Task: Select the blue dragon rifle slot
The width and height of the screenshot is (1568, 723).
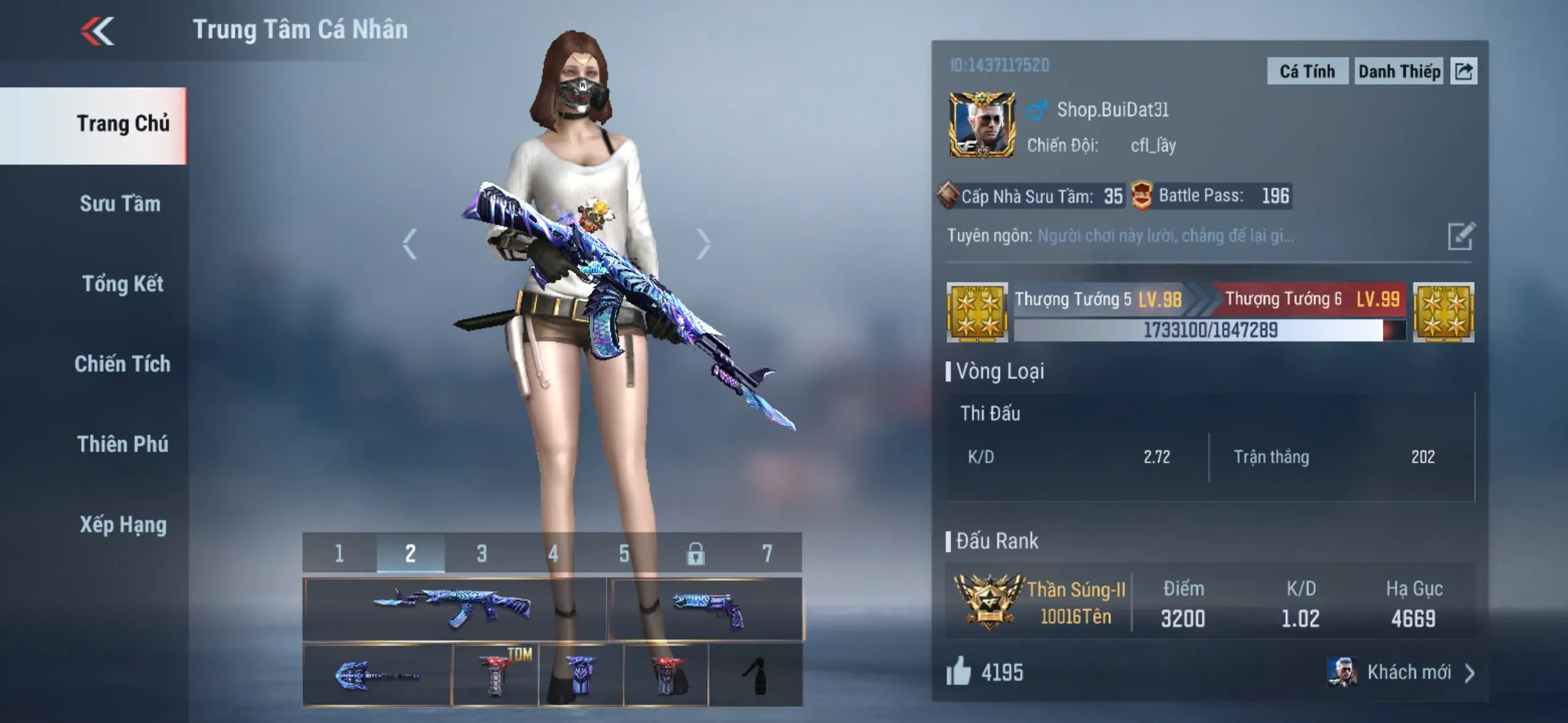Action: (454, 609)
